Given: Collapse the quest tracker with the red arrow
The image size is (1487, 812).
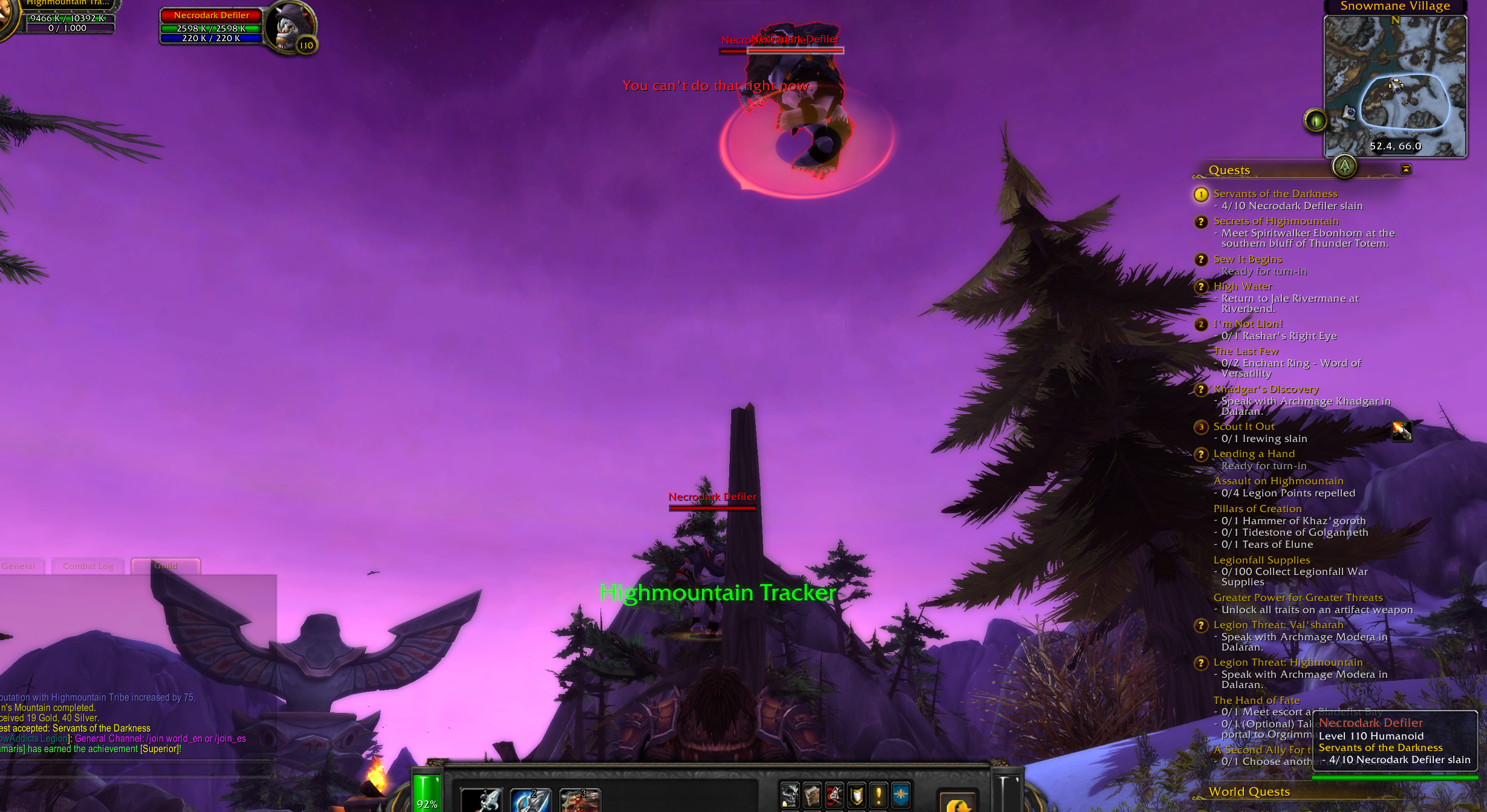Looking at the screenshot, I should (x=1406, y=169).
